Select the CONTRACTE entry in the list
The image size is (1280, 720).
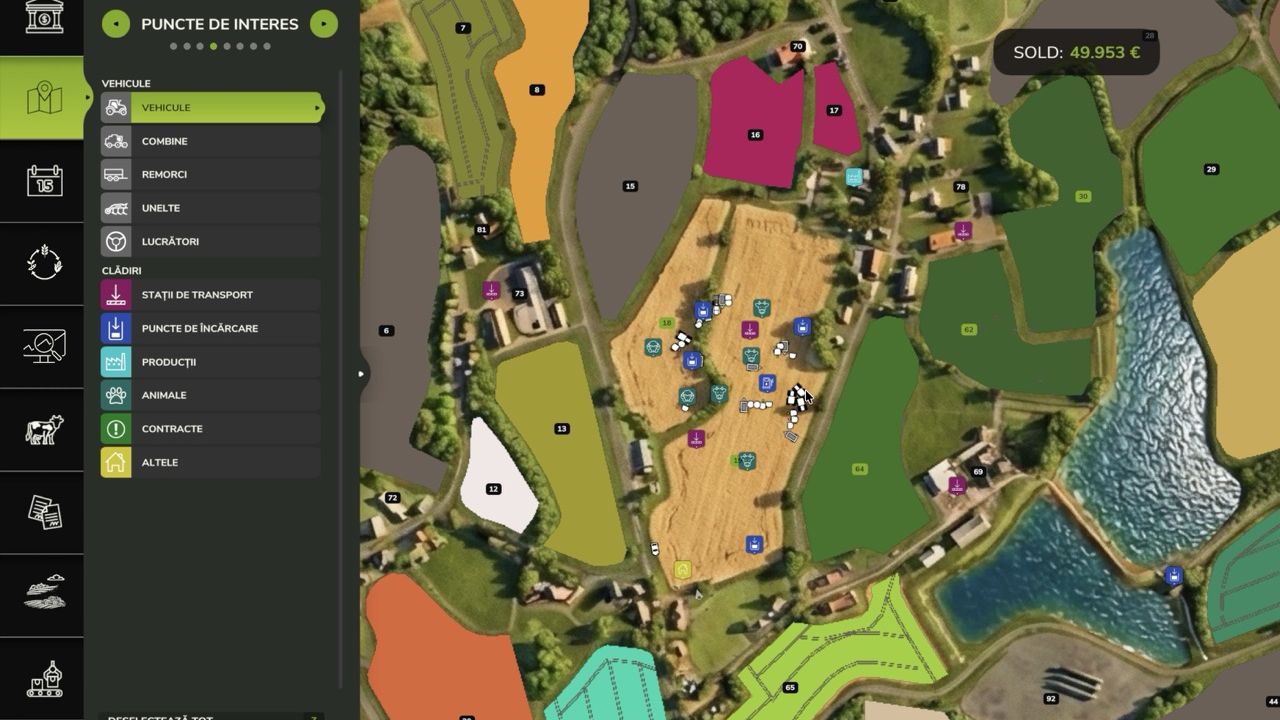click(x=210, y=428)
